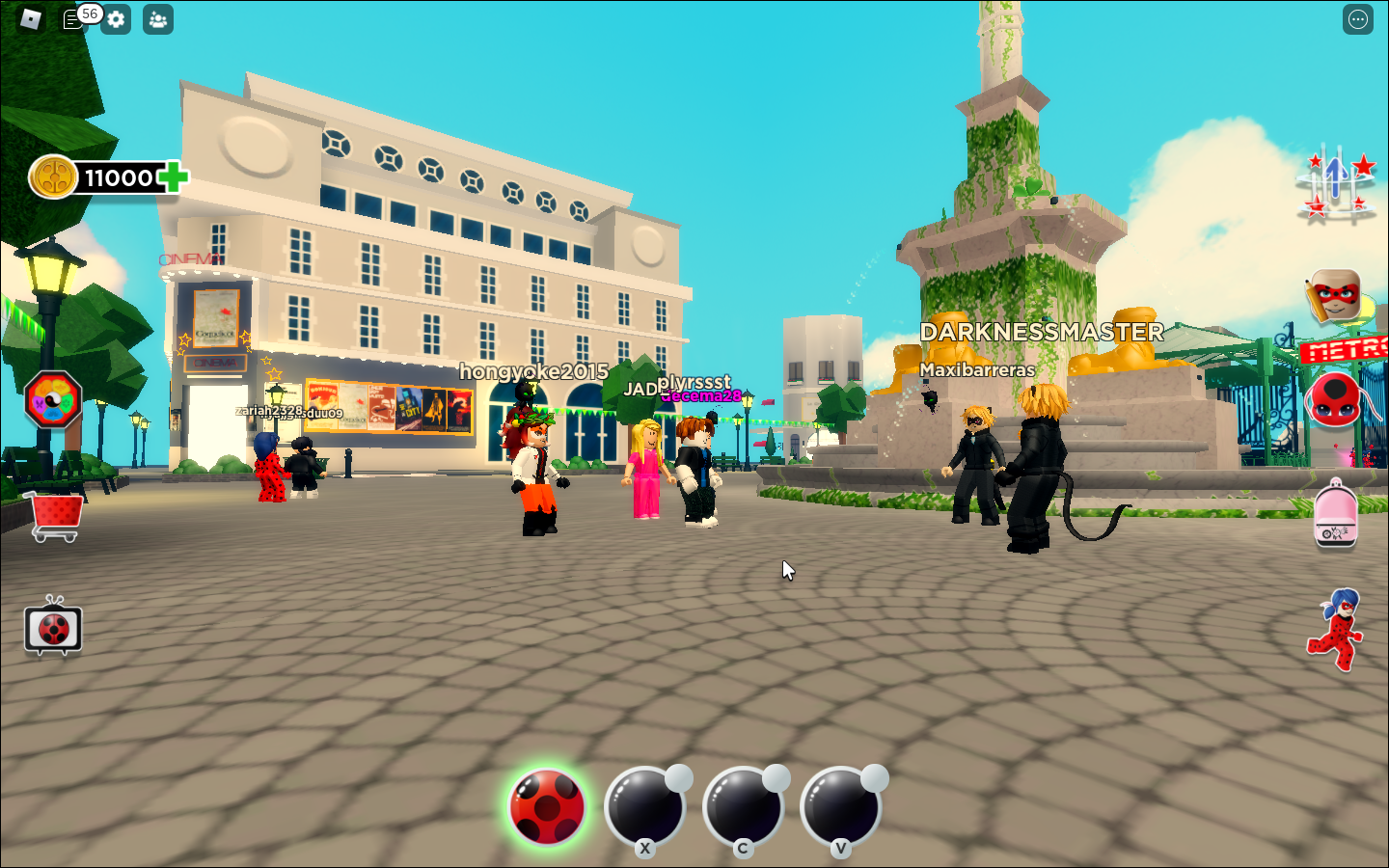Buy more coins with the green plus

(174, 177)
